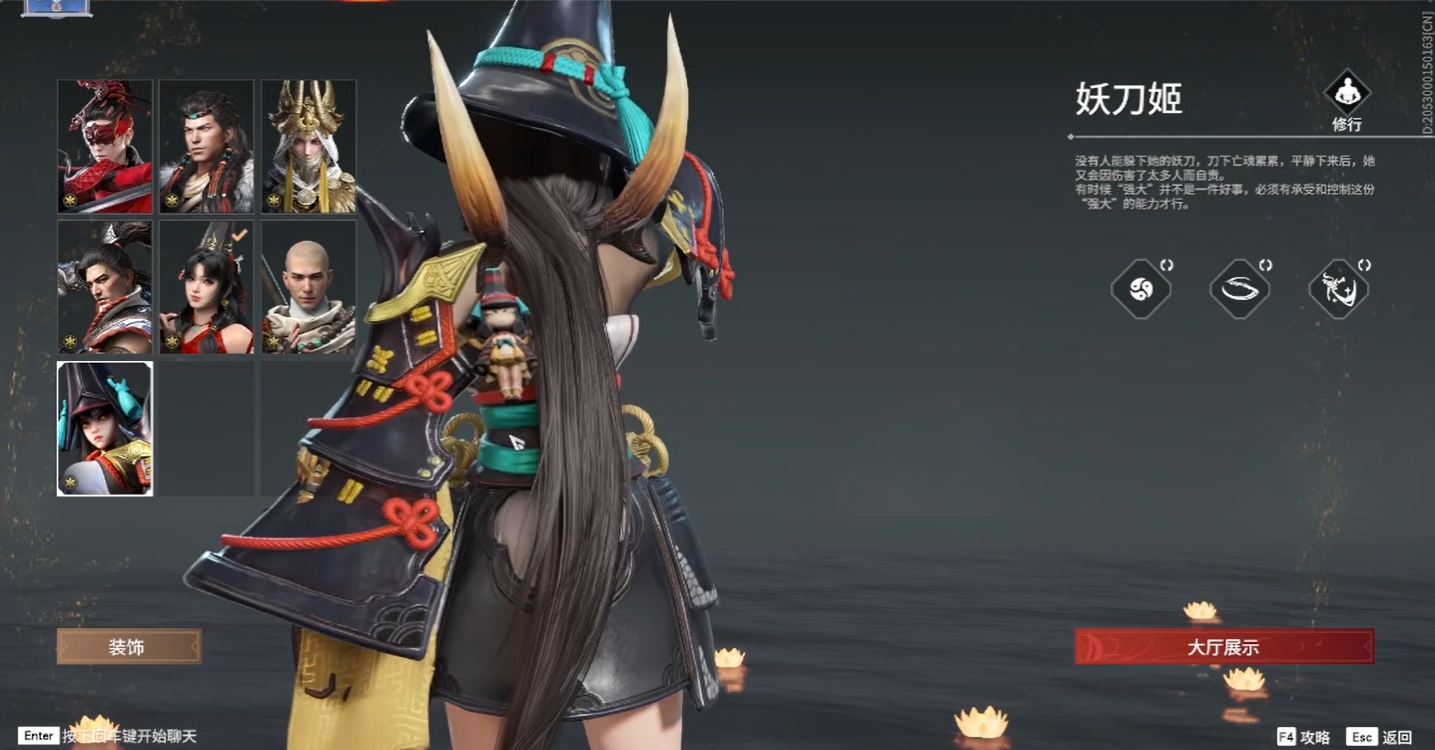Click the gold star badge on 妖刀姬 portrait
The height and width of the screenshot is (750, 1435).
[69, 483]
